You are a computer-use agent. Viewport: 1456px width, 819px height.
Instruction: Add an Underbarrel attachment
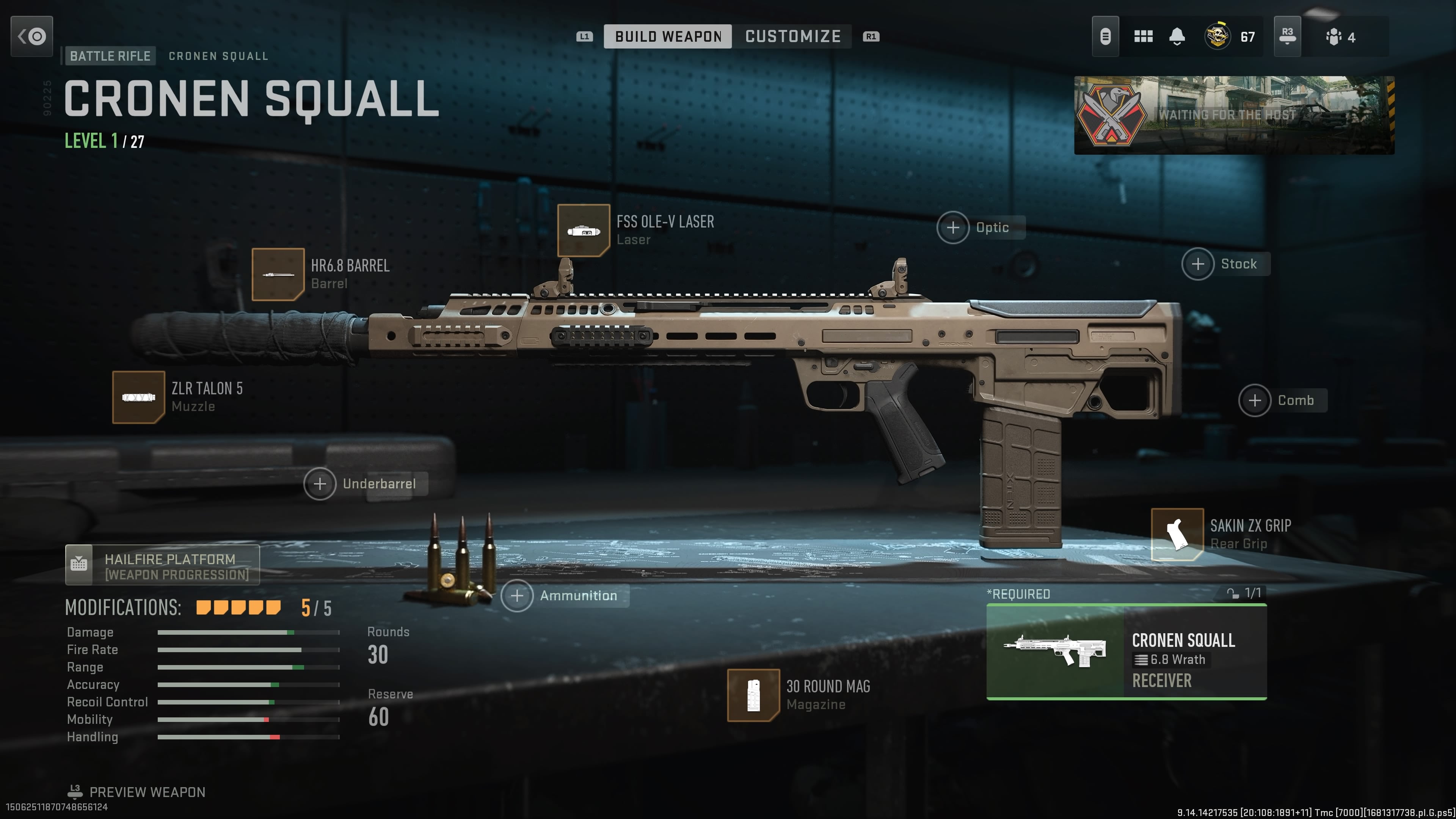[320, 484]
